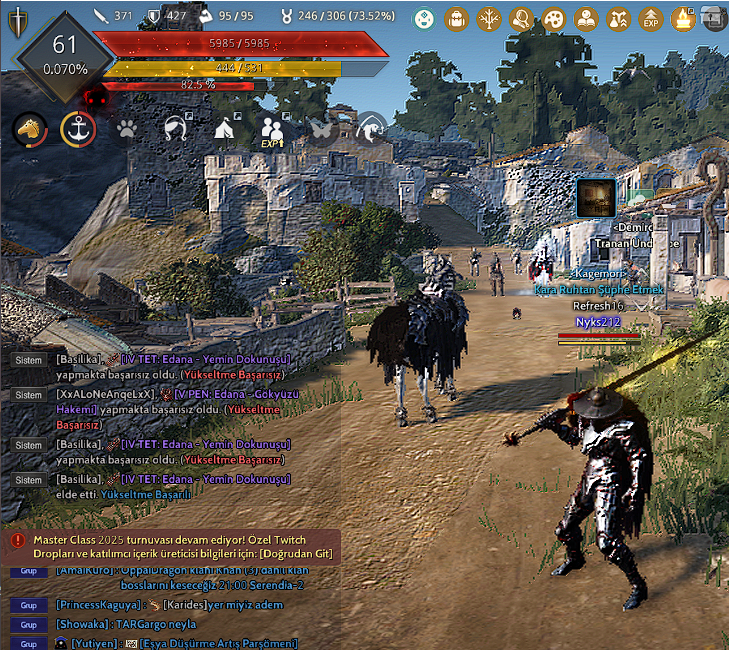Click the magnifying glass search button

pyautogui.click(x=521, y=17)
